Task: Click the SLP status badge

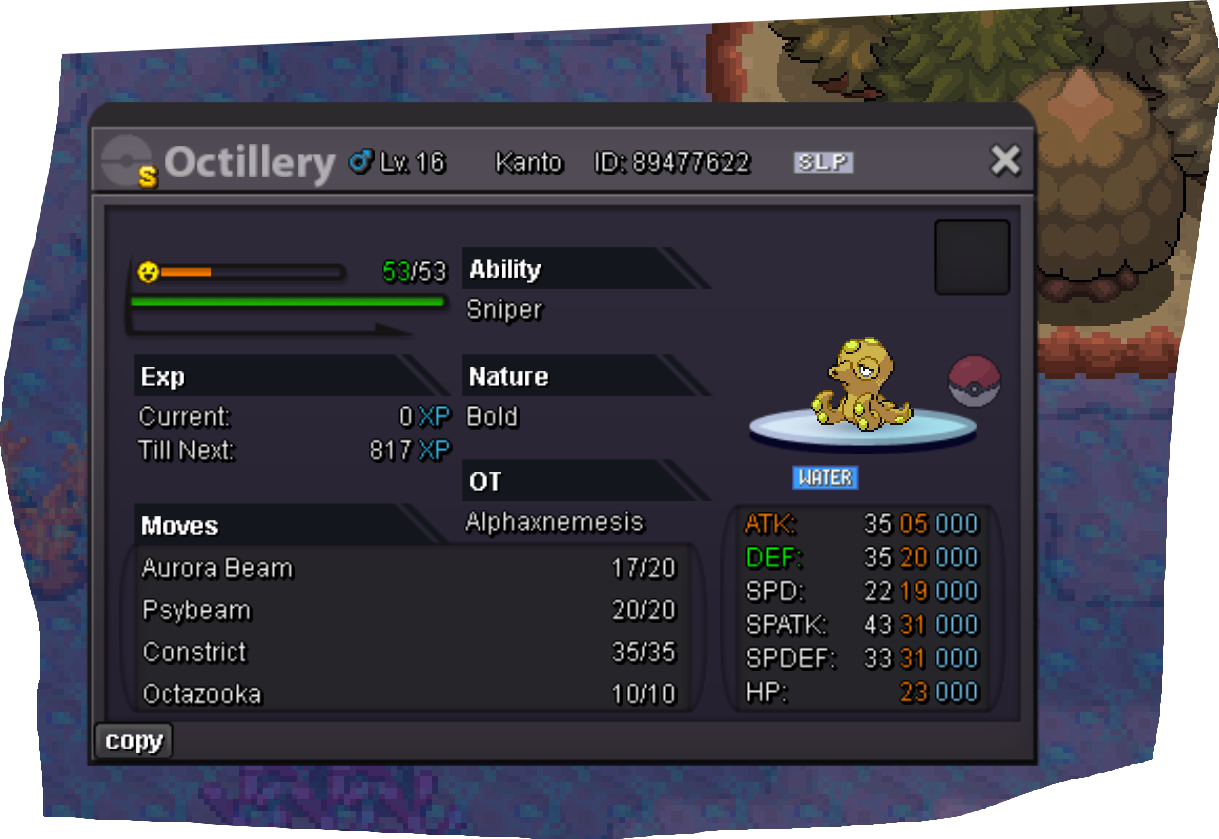Action: tap(823, 162)
